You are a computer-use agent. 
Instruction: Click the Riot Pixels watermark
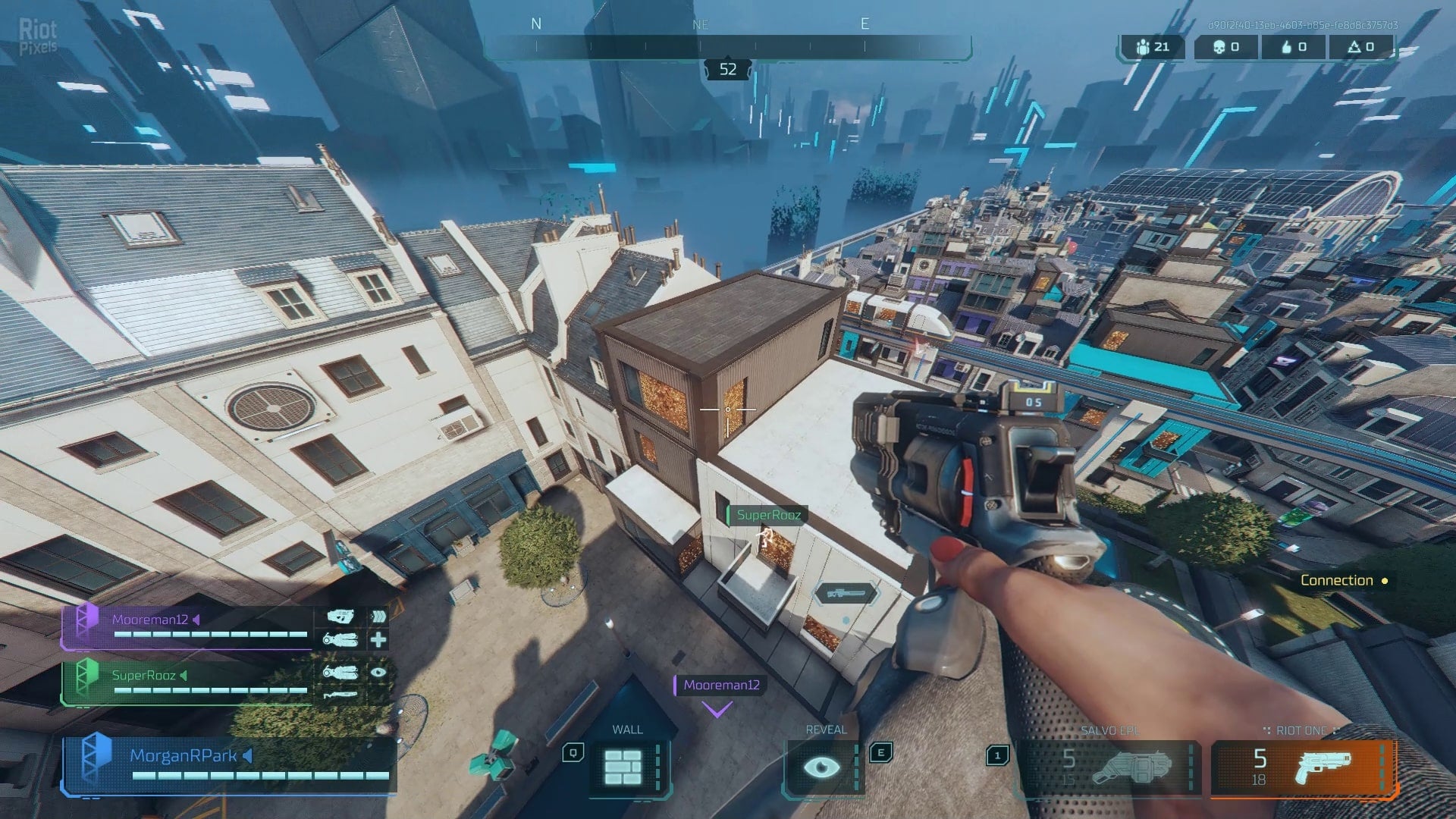38,34
